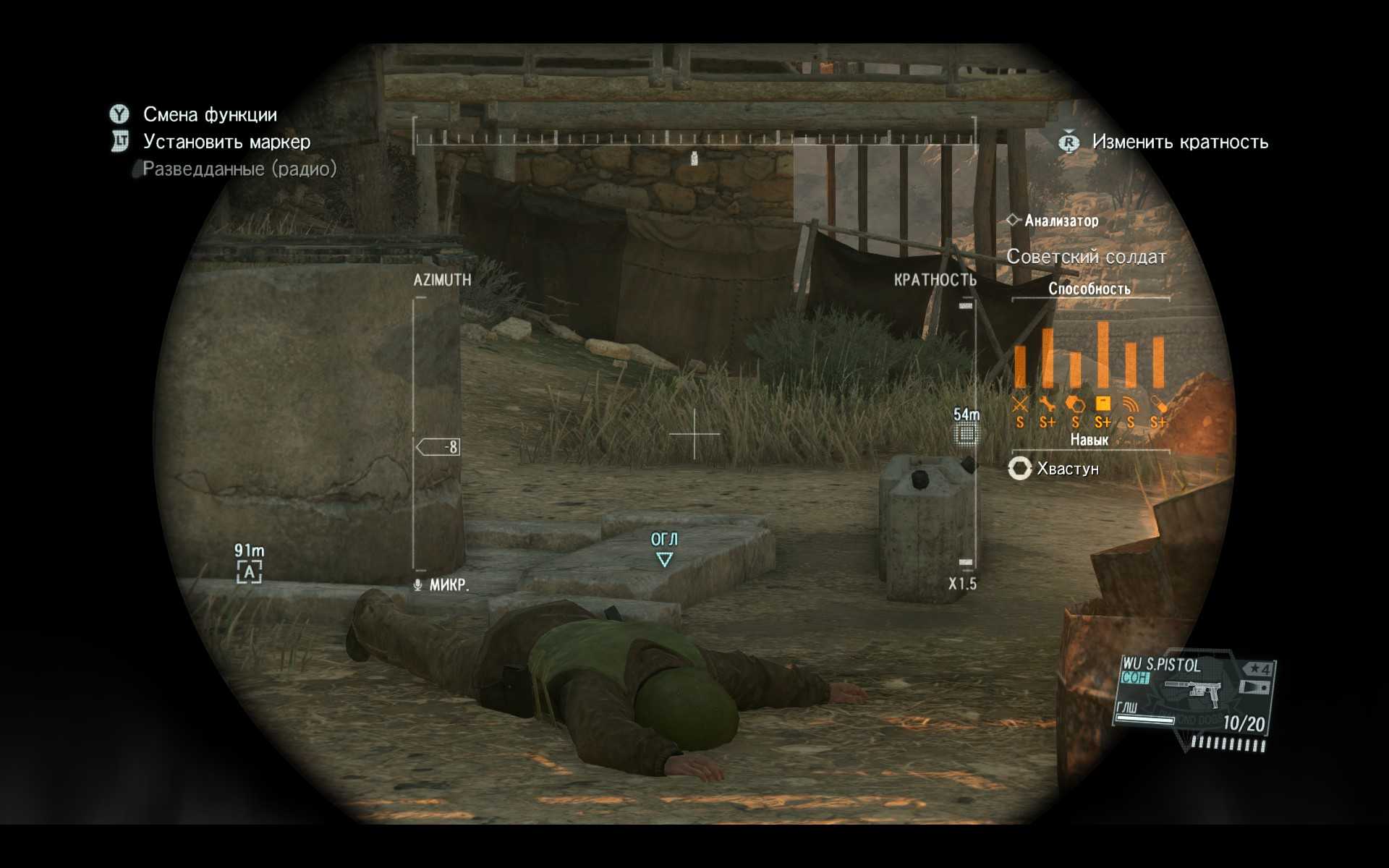Click the azimuth -8 indicator tag

438,447
